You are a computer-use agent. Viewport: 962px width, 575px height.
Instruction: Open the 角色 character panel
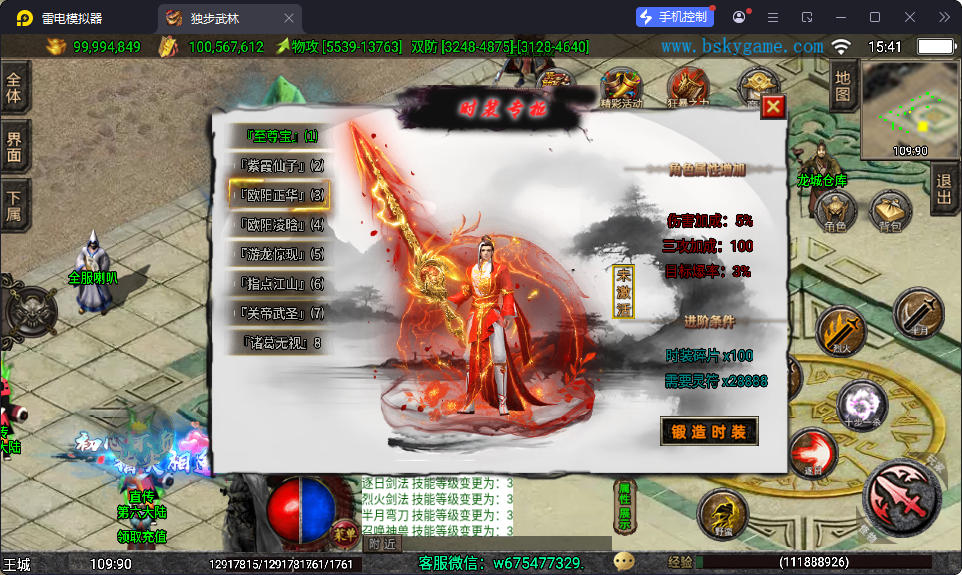point(835,212)
